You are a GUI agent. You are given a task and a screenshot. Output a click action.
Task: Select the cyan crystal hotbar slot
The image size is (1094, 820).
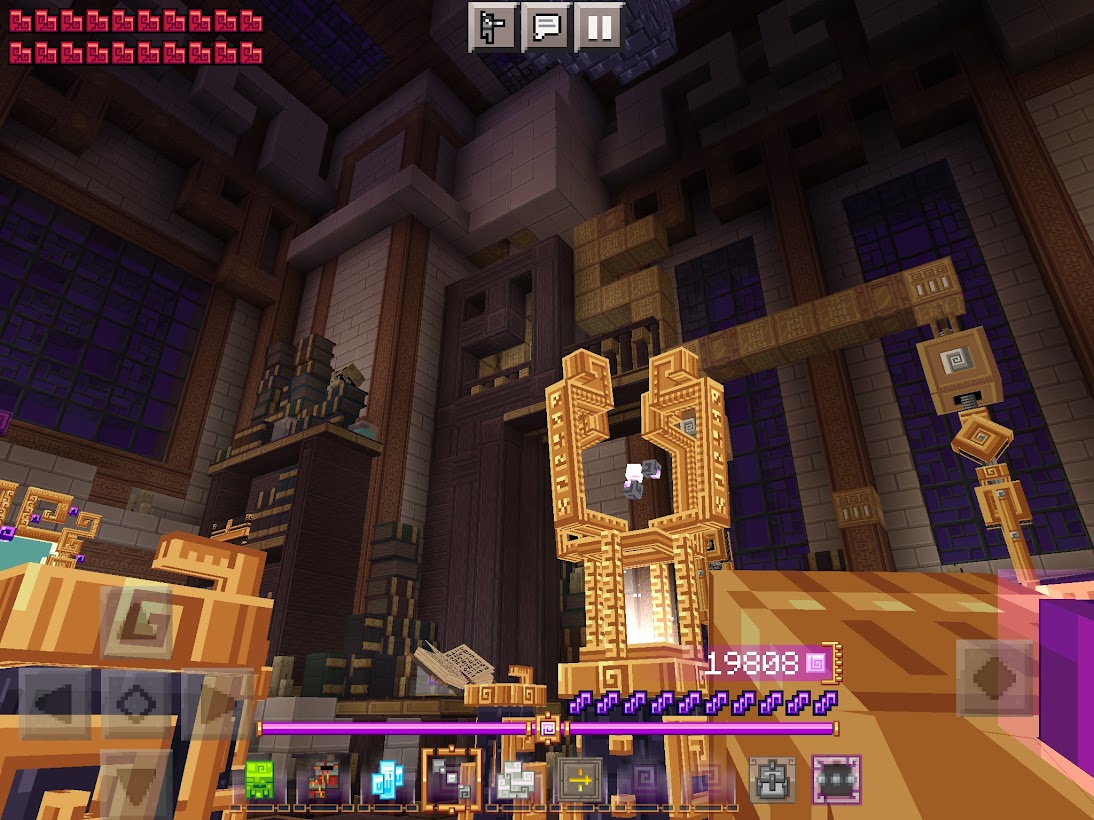click(386, 780)
